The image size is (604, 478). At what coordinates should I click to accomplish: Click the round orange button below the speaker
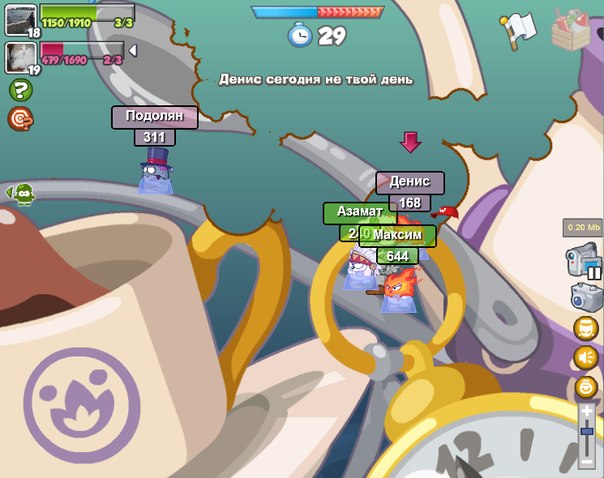[x=585, y=385]
